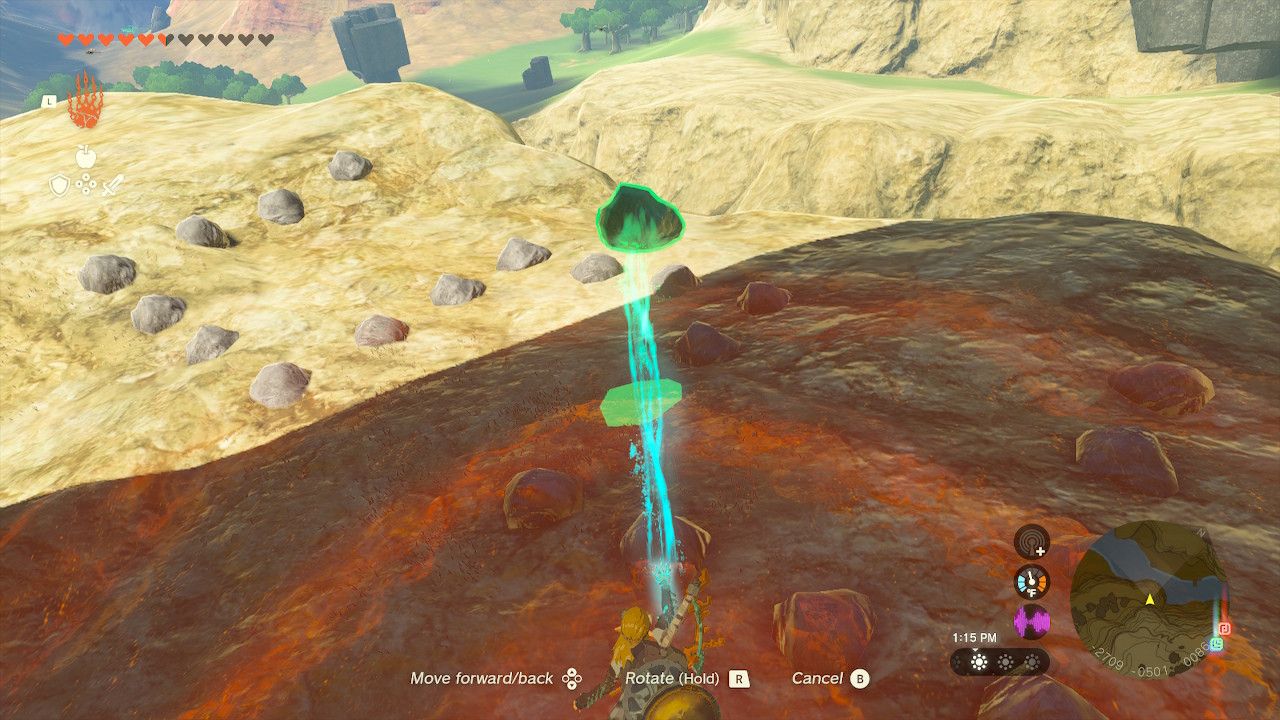Click the purple noise meter icon

[1032, 620]
